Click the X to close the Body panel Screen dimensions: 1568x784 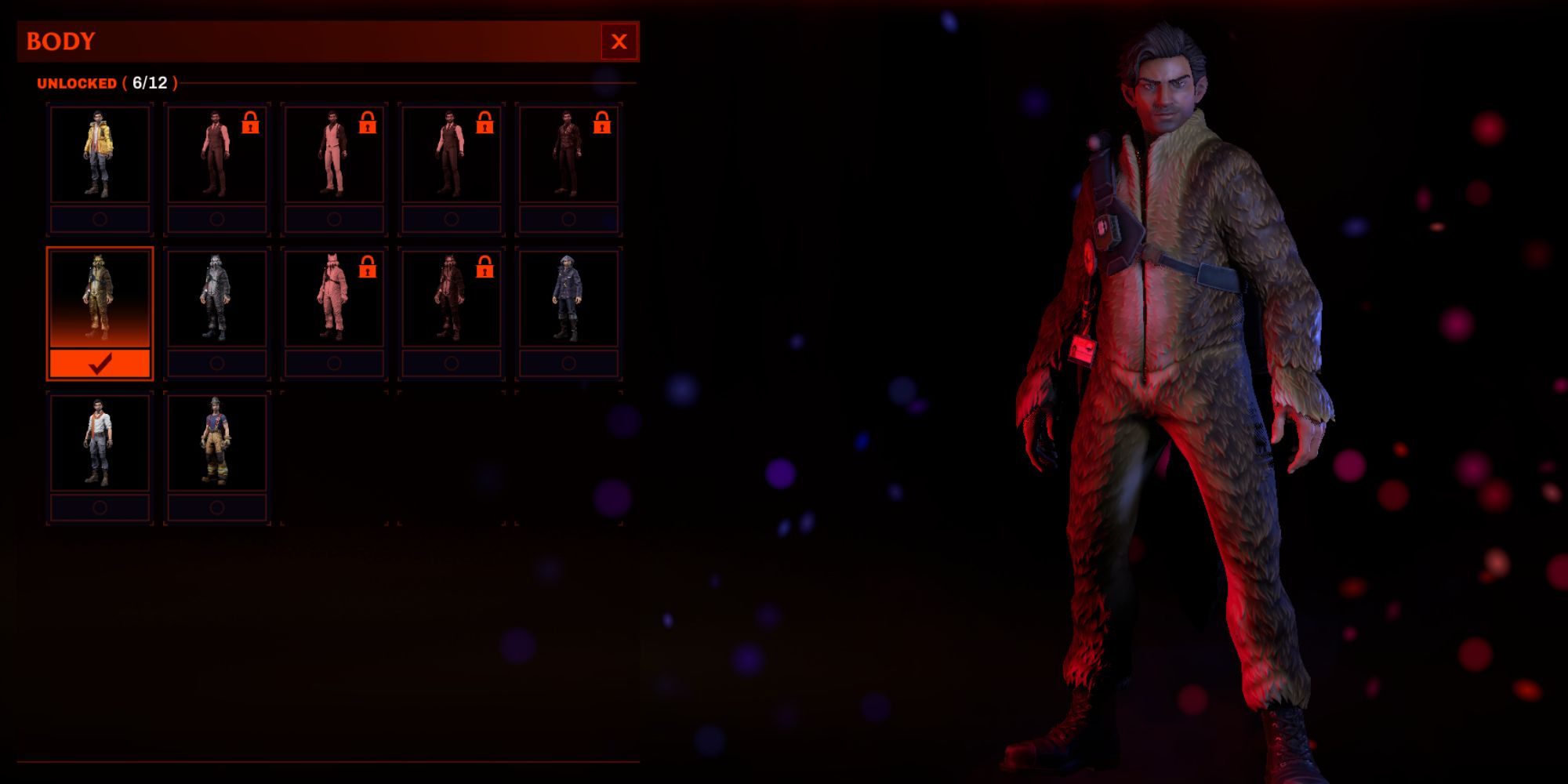(619, 42)
